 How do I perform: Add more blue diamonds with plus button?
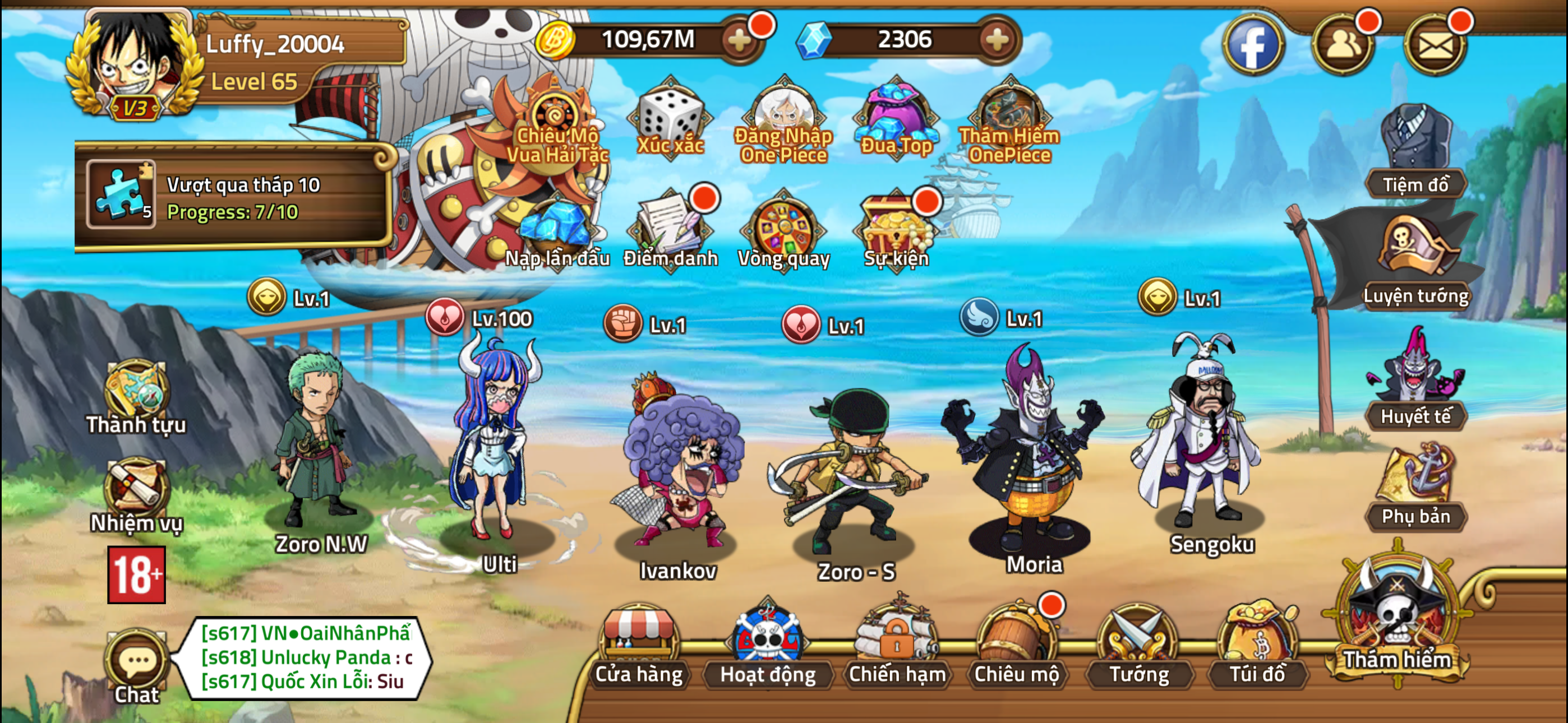pos(997,40)
